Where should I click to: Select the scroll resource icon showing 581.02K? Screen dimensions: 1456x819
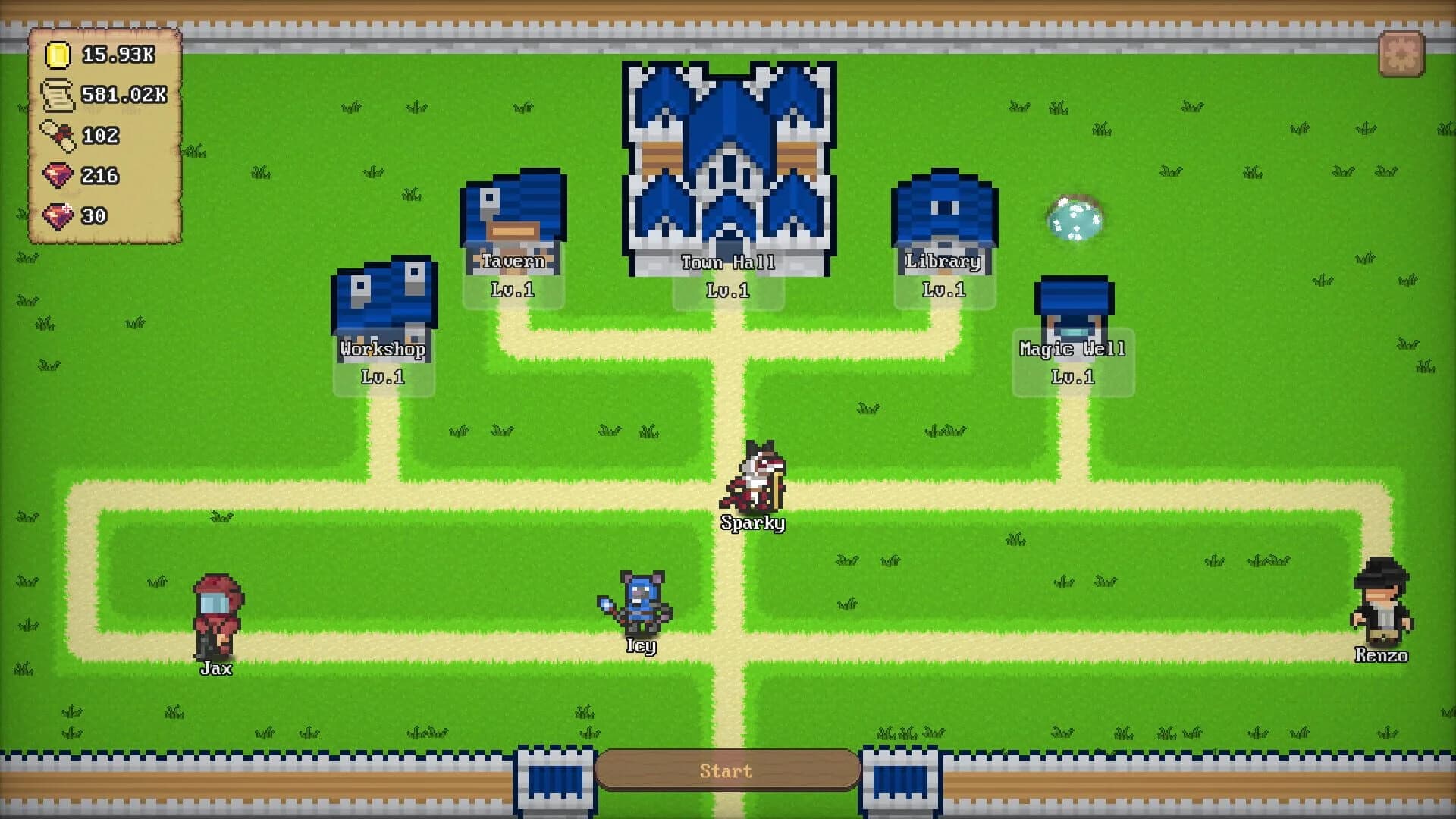[x=59, y=96]
